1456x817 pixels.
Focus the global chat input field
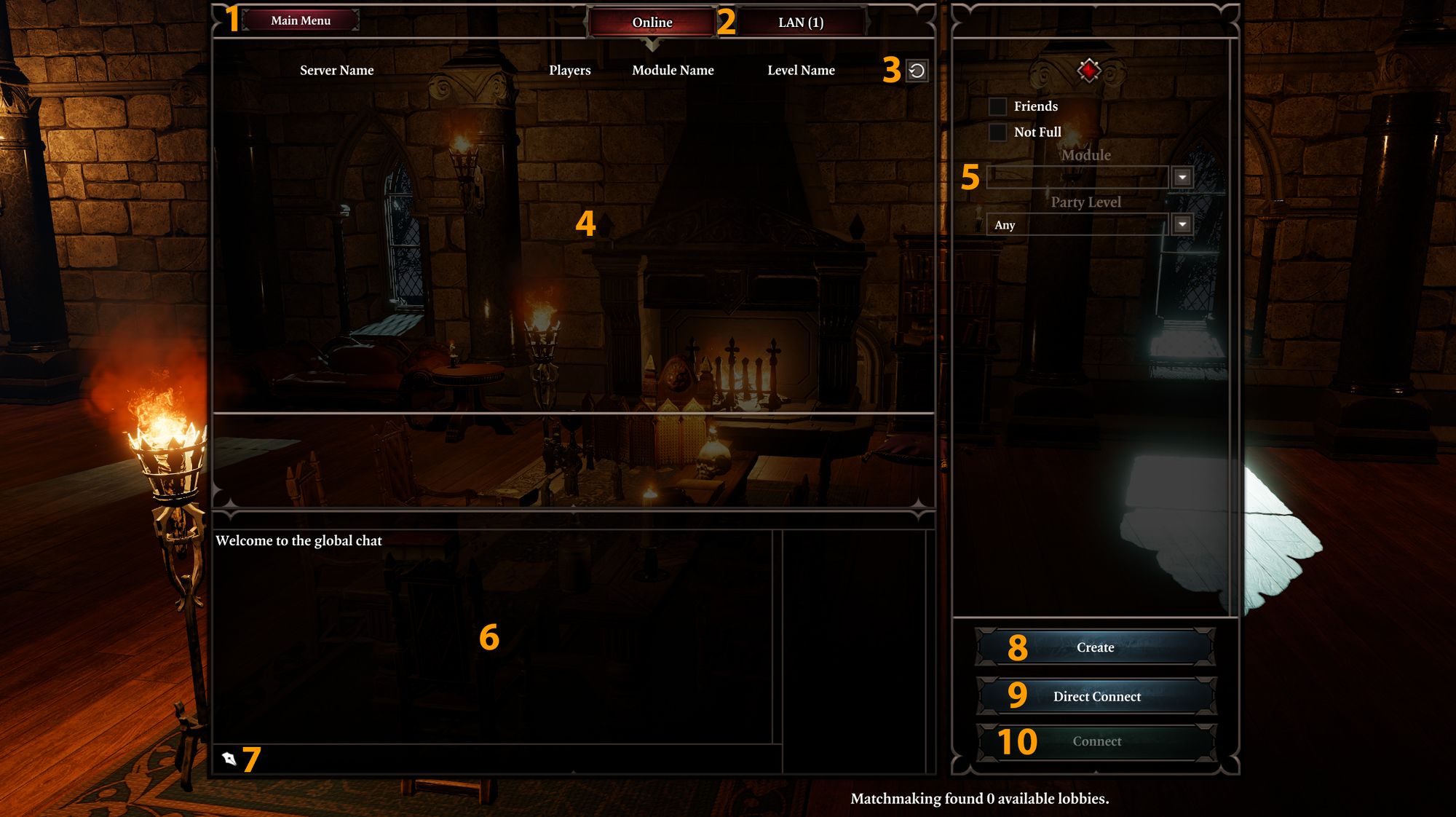(x=502, y=759)
